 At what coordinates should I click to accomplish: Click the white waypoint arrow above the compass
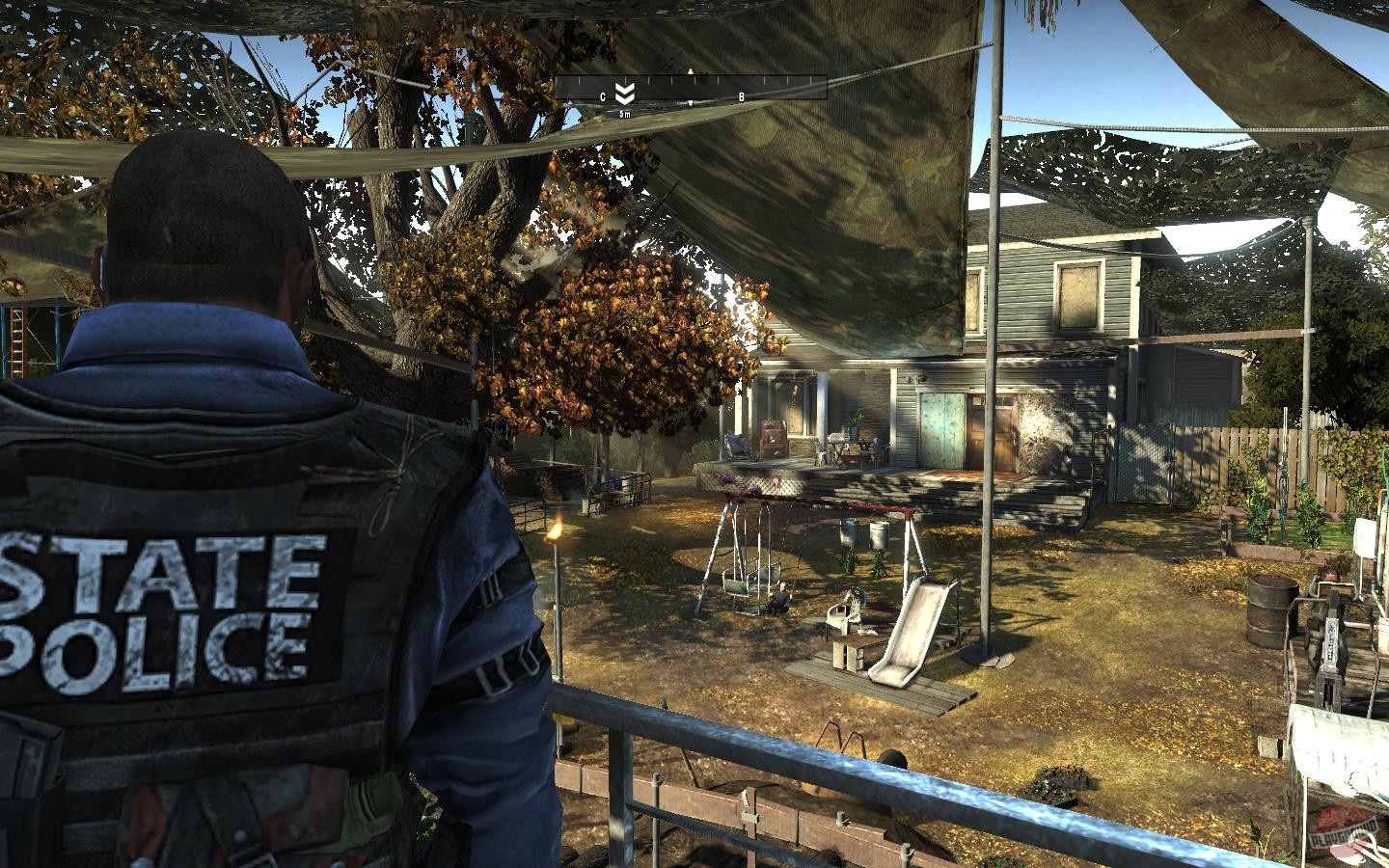point(691,70)
